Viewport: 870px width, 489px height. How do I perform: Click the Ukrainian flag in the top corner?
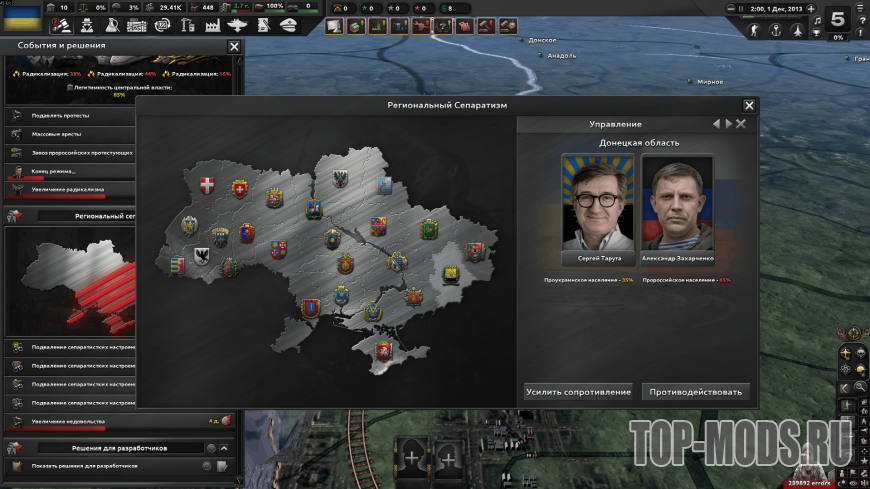(19, 20)
